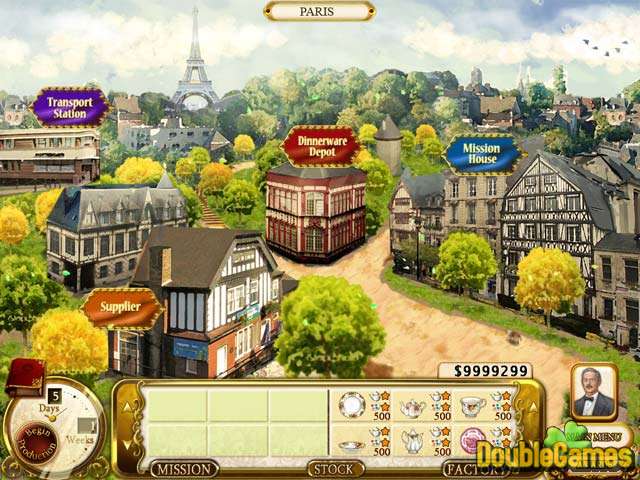Go to the Supplier building sign
640x480 pixels.
point(121,308)
